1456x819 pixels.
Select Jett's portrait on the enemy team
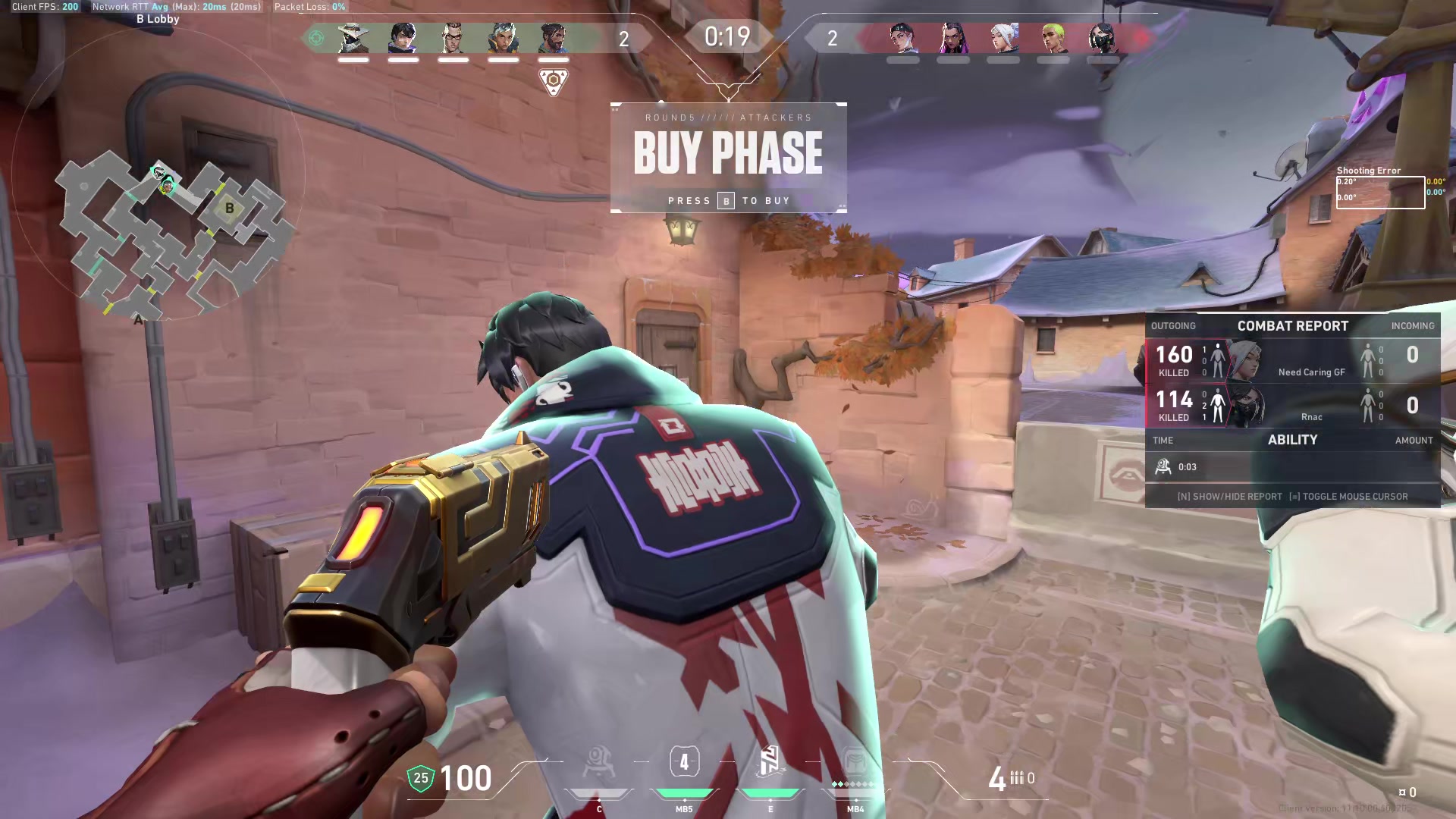click(1003, 38)
